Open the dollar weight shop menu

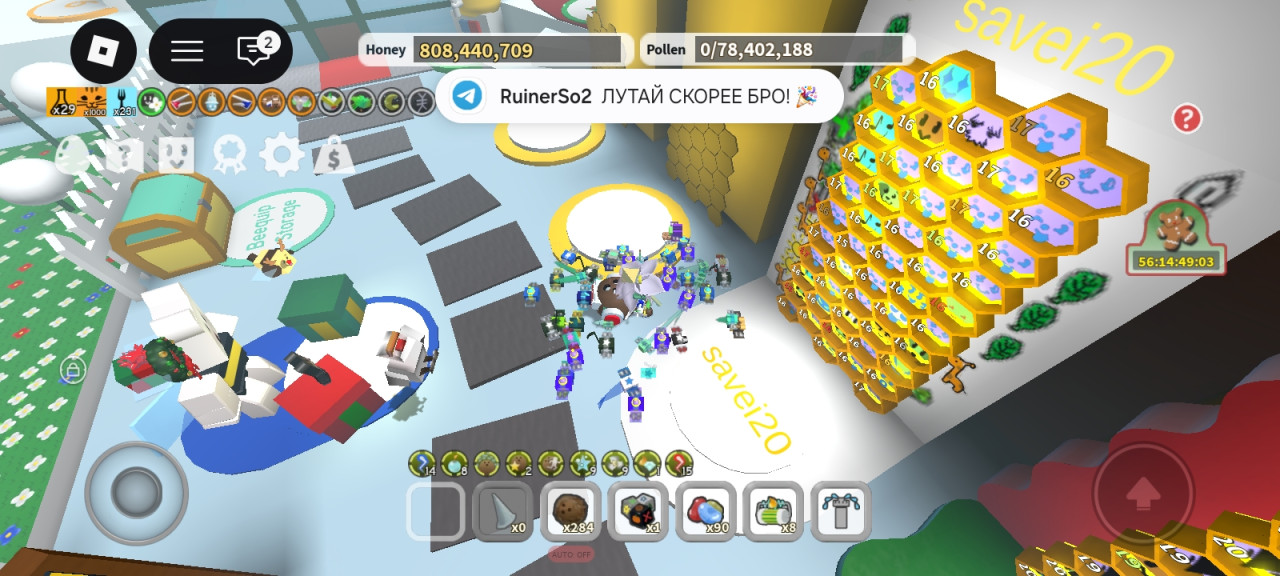coord(333,155)
